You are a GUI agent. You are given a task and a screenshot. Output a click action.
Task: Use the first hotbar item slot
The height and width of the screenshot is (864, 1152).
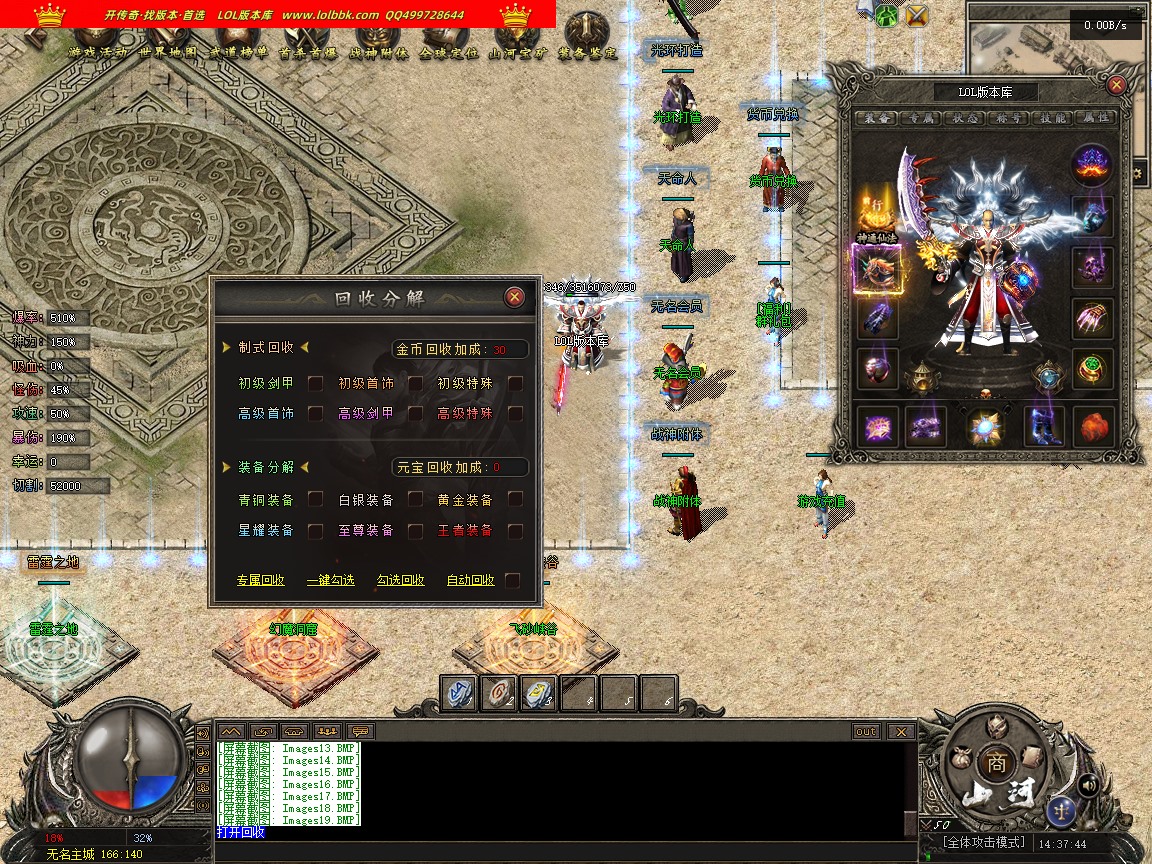point(459,693)
